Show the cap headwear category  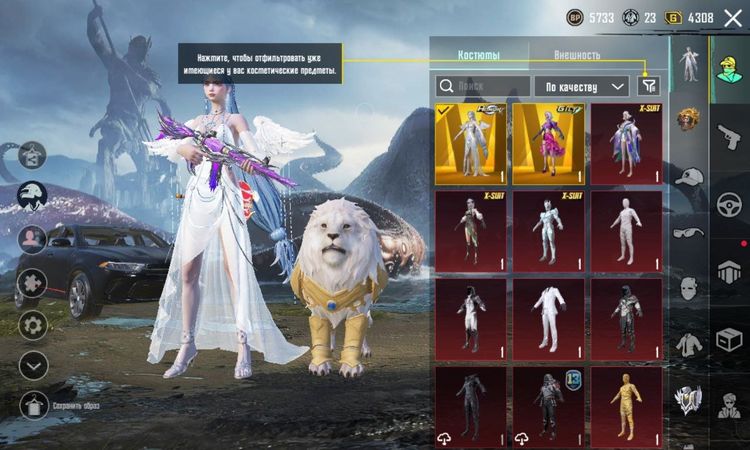pyautogui.click(x=689, y=177)
